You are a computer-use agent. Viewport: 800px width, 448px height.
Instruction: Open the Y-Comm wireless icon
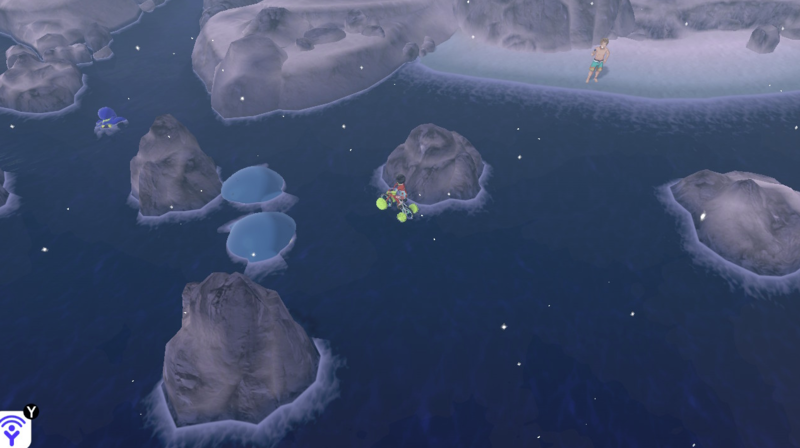tap(14, 431)
